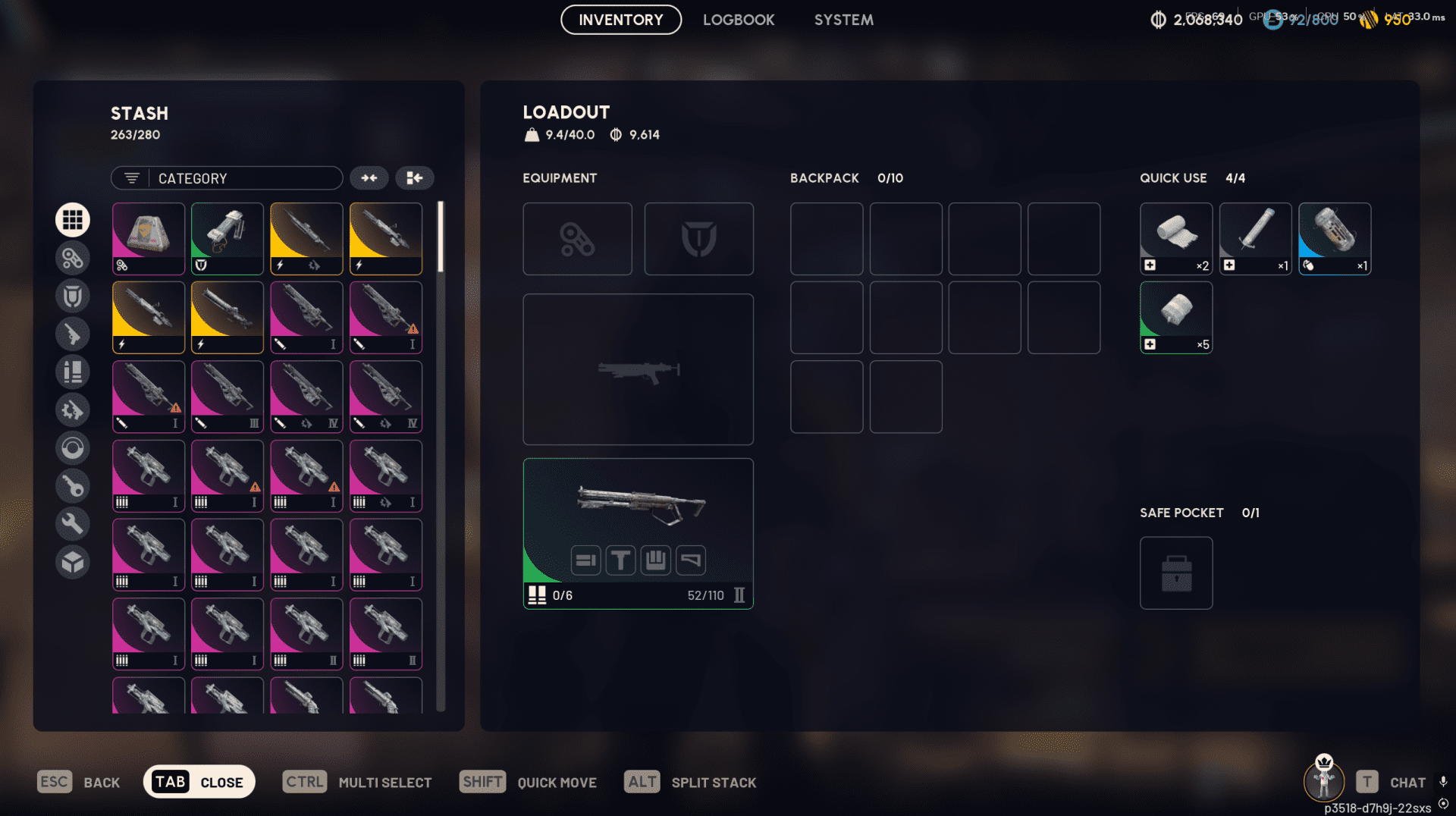Open the CATEGORY sort dropdown
The image size is (1456, 816).
point(226,177)
